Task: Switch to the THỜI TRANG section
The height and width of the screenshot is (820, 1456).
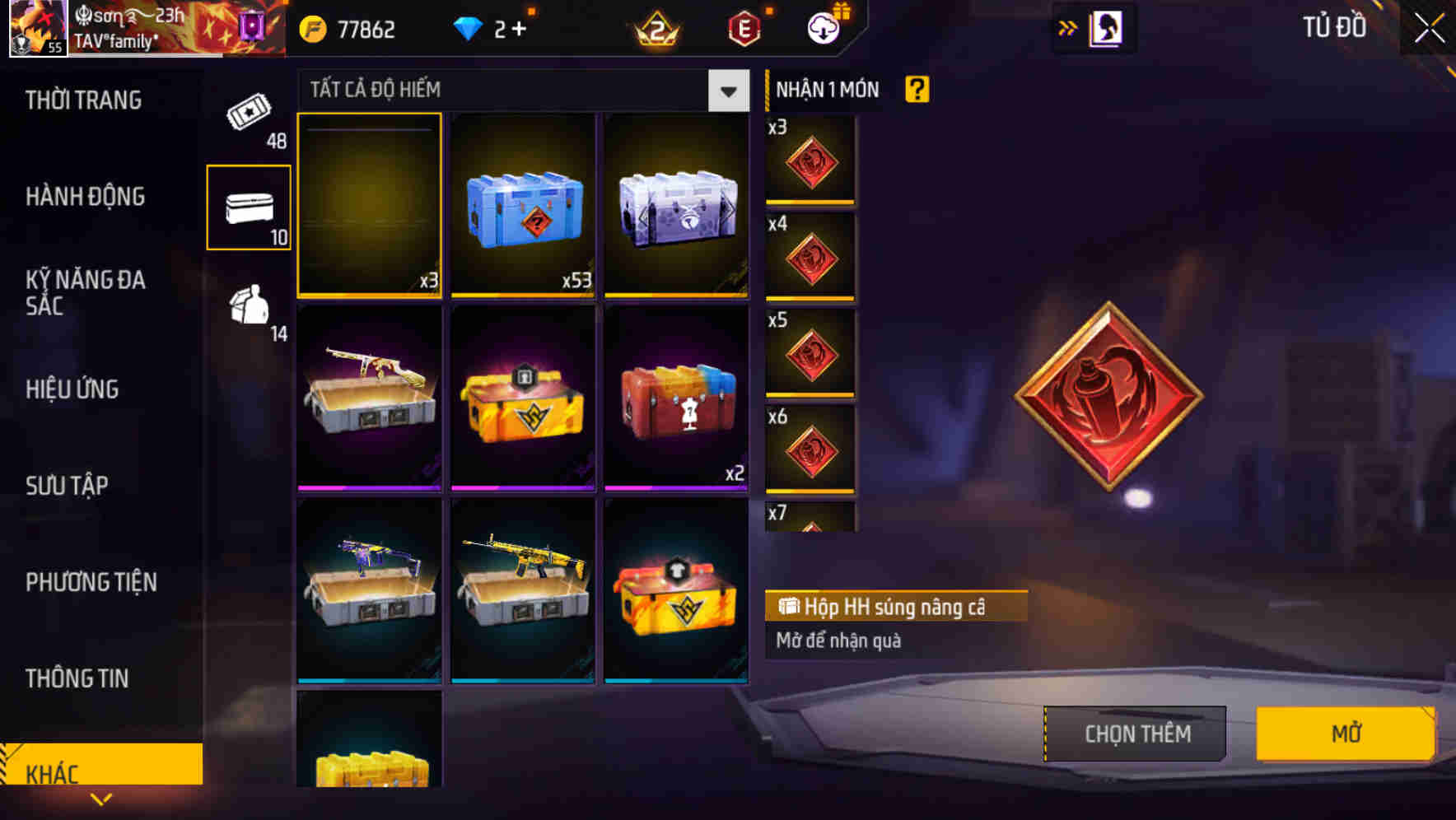Action: click(83, 100)
